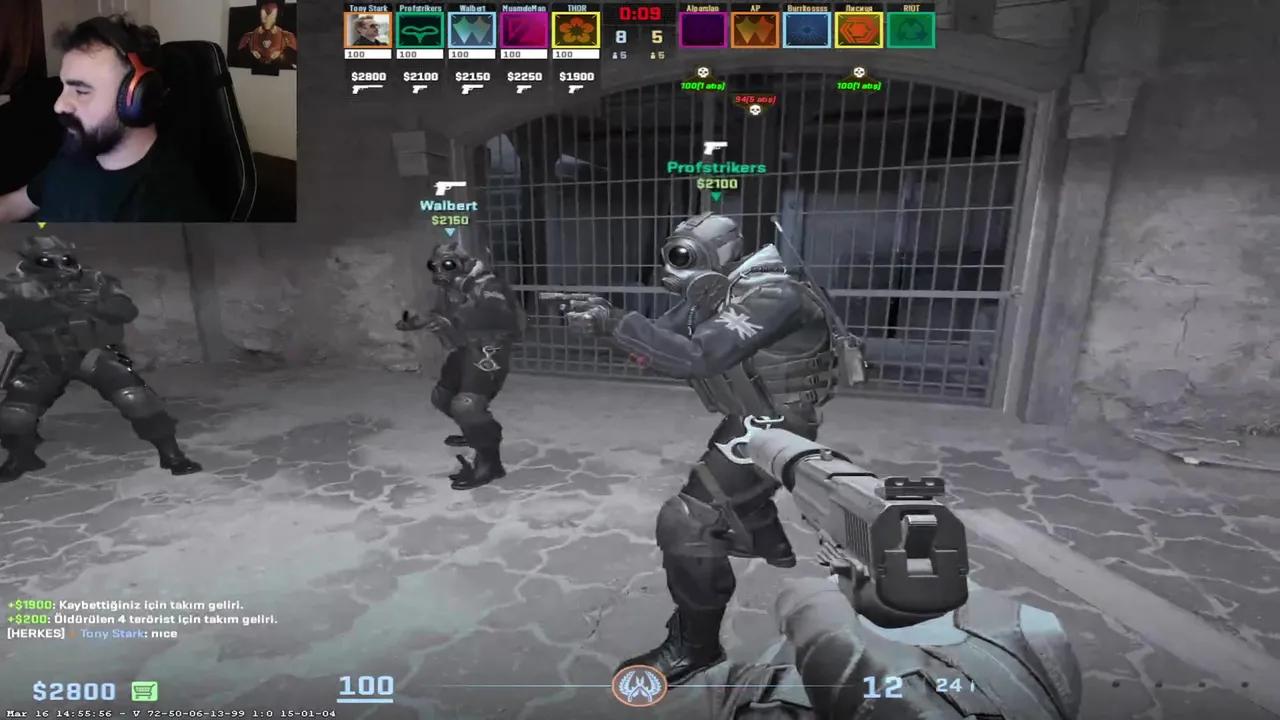
Task: Click the Лисиця hexagon avatar icon
Action: pyautogui.click(x=859, y=29)
